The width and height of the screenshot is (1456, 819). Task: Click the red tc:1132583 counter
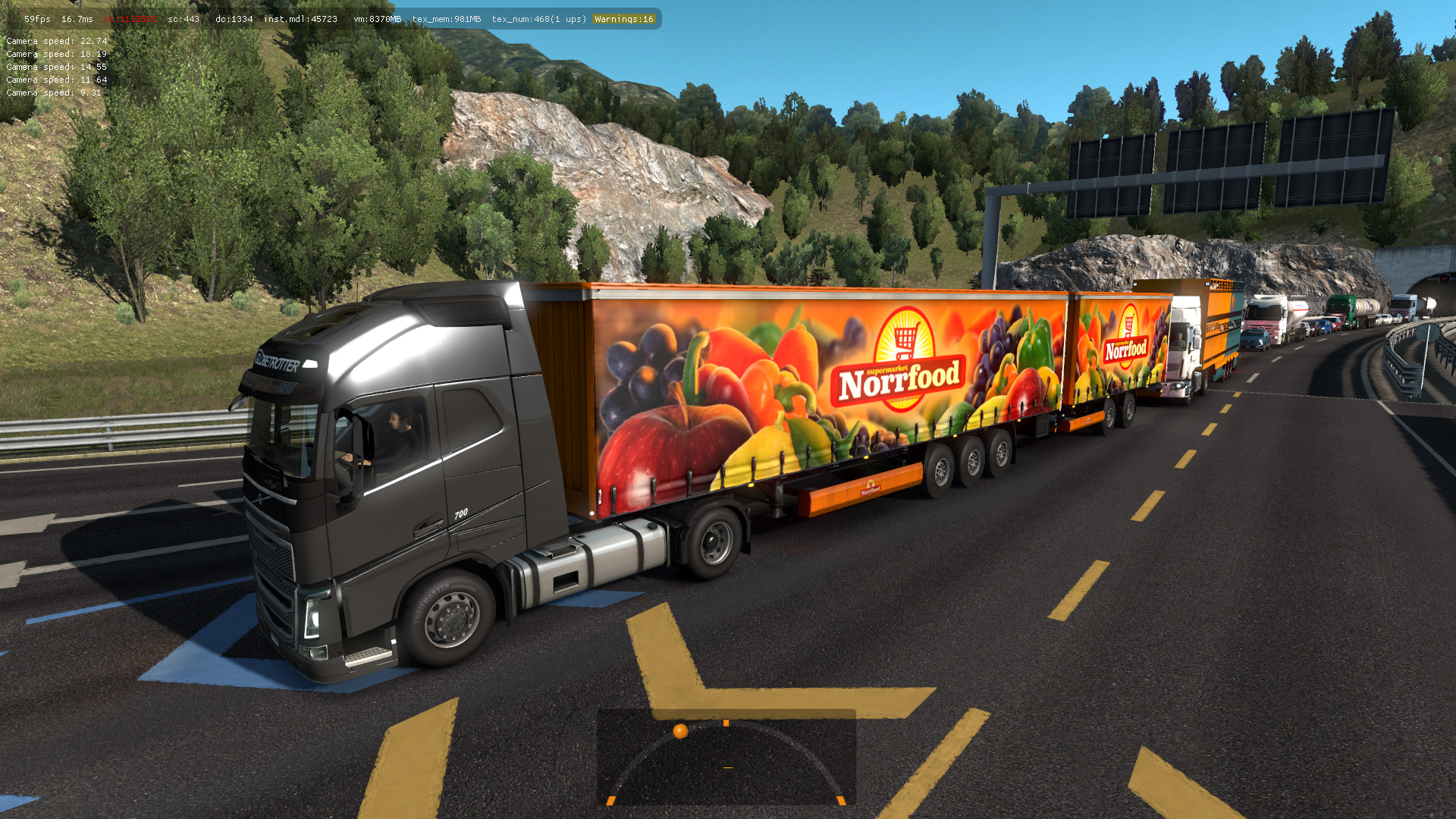point(132,19)
